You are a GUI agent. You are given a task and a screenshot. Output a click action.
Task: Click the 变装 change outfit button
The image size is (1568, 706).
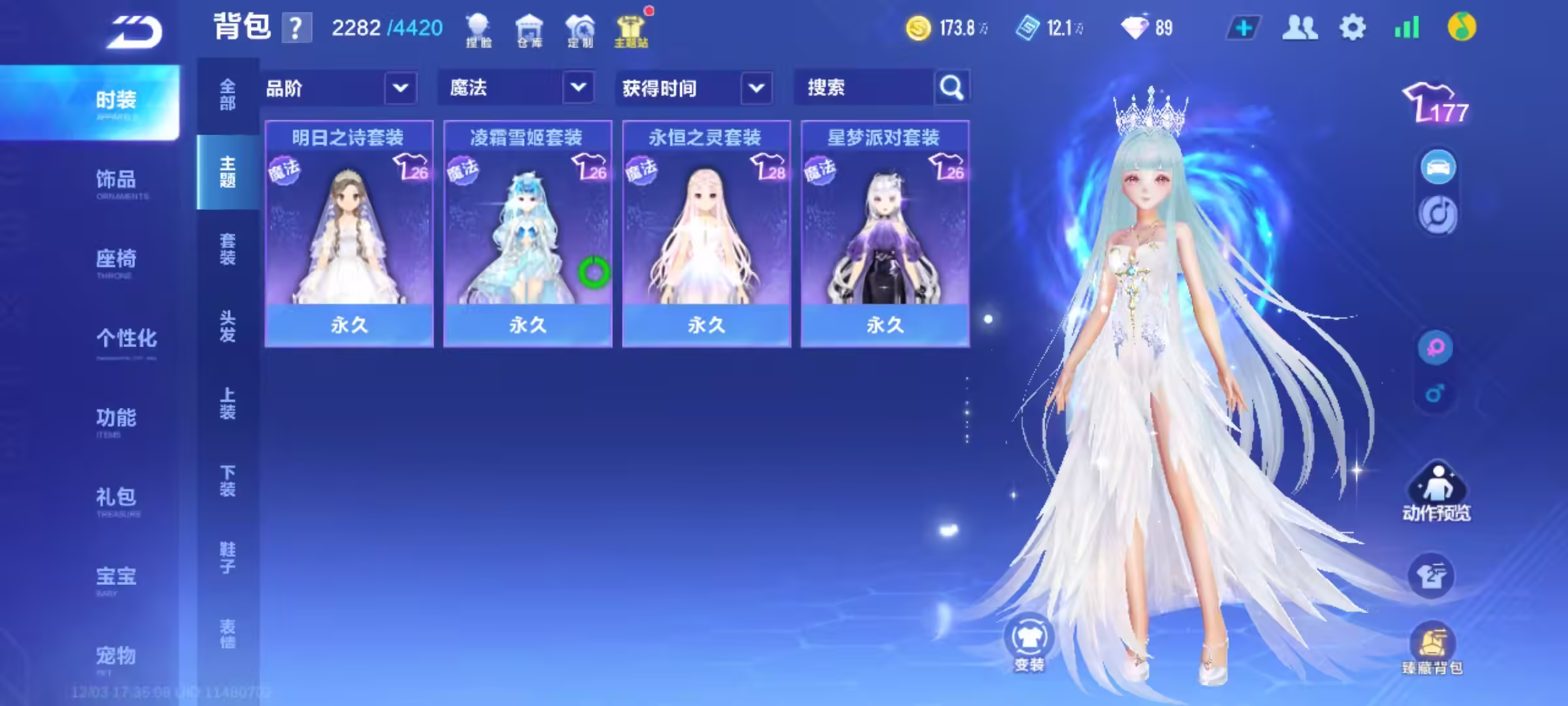click(x=1029, y=643)
